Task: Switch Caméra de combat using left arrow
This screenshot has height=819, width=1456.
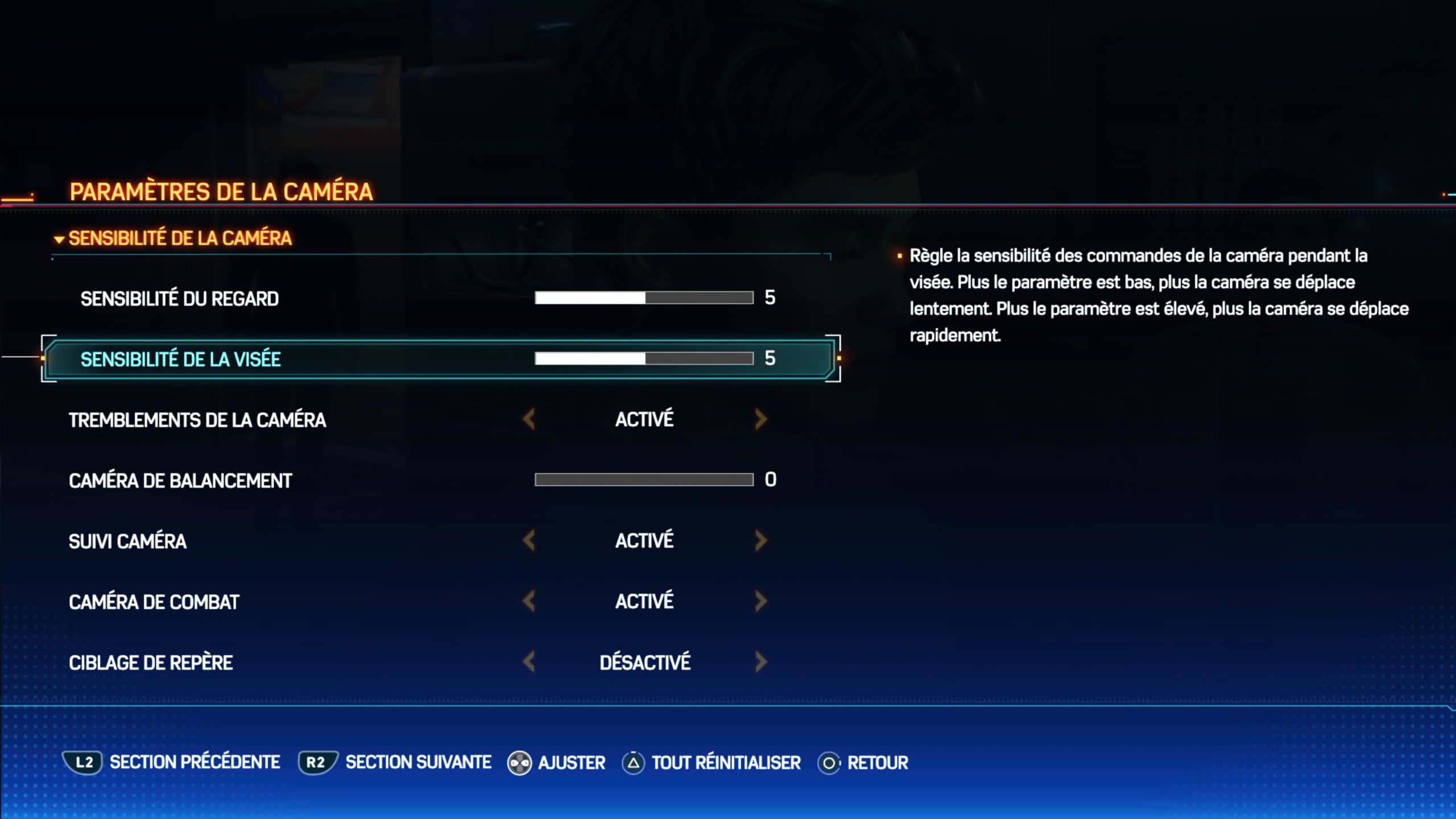Action: click(x=529, y=601)
